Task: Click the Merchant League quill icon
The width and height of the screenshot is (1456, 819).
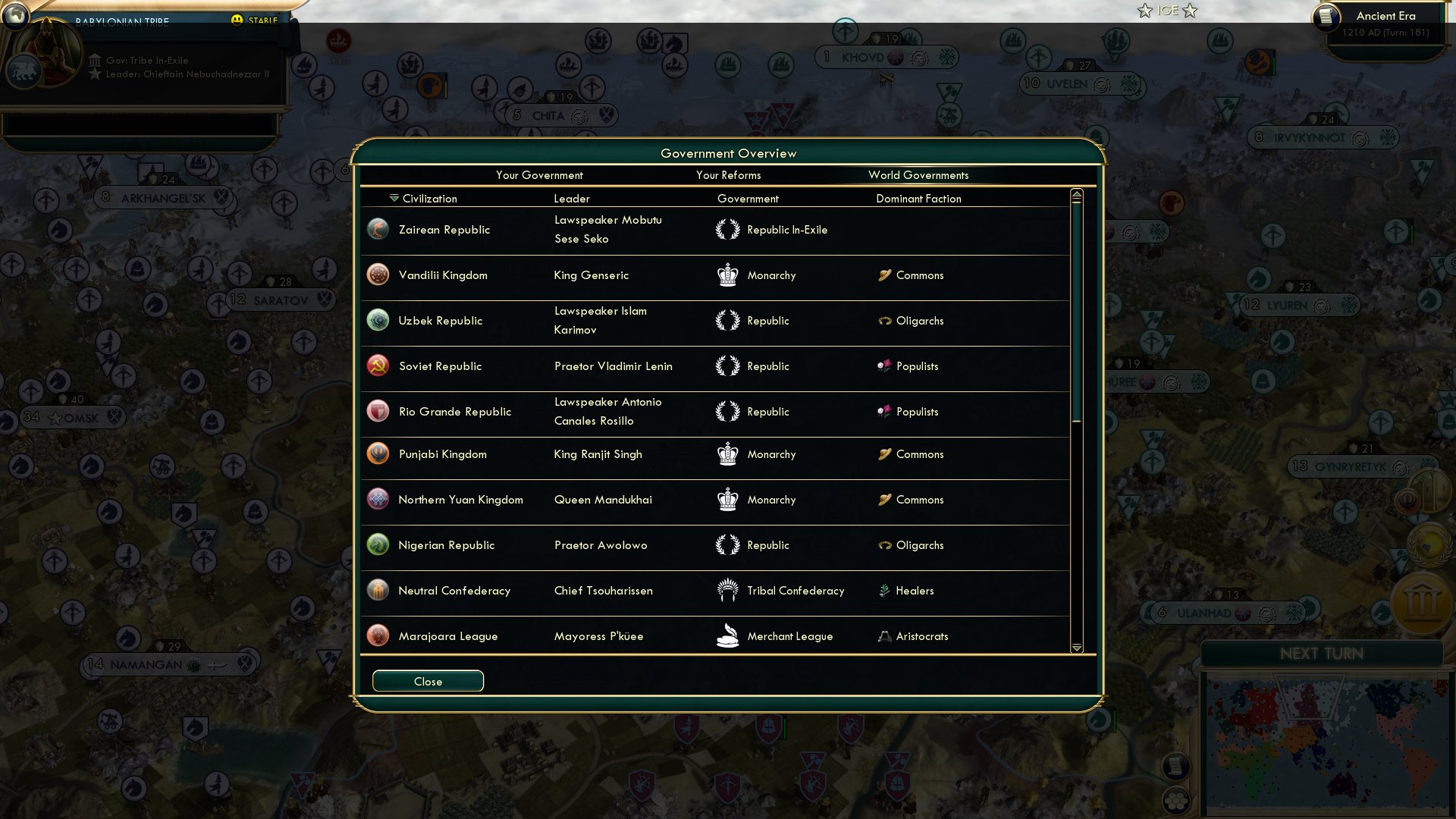Action: click(727, 636)
